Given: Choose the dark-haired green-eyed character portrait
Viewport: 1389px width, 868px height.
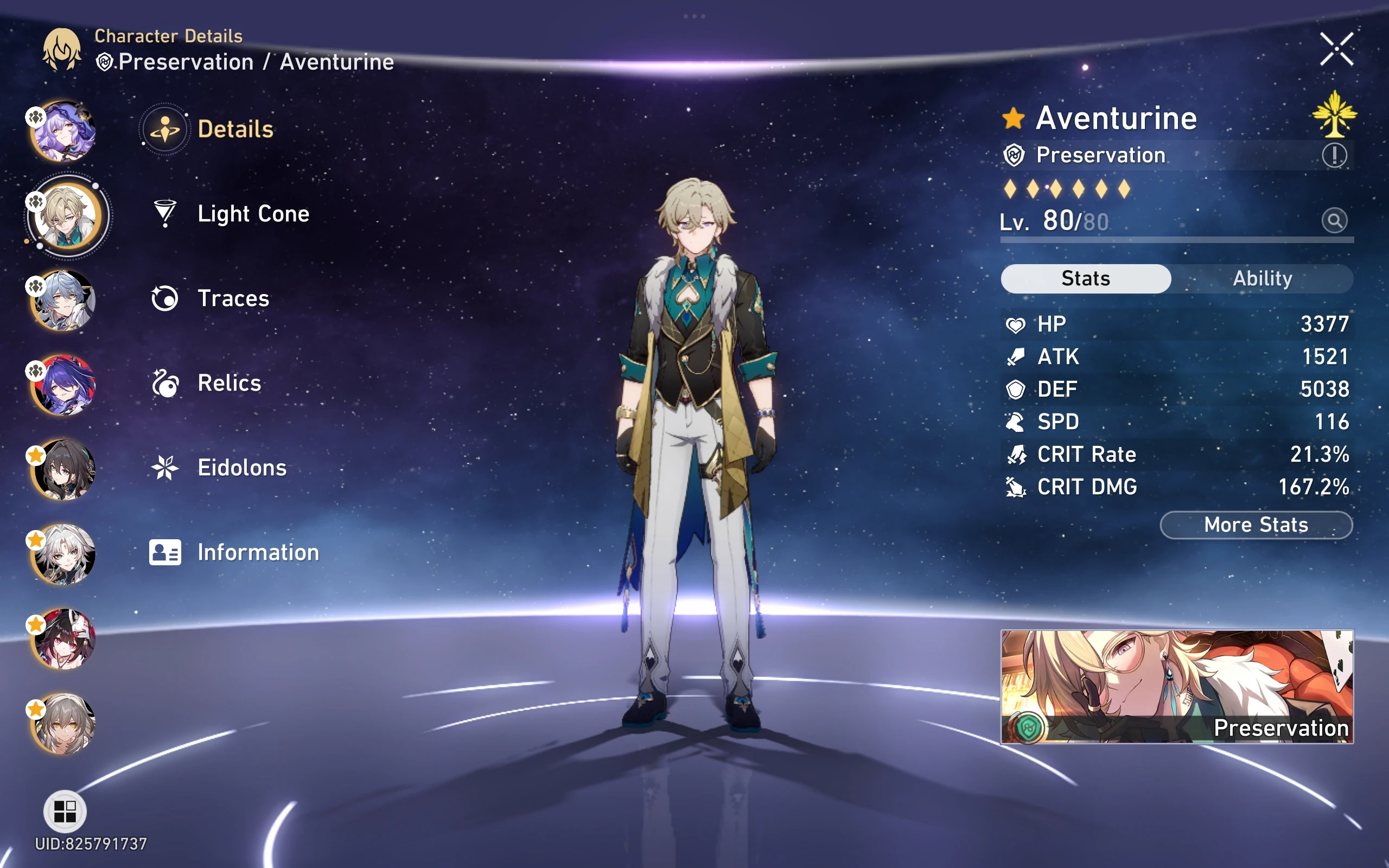Looking at the screenshot, I should click(x=63, y=470).
